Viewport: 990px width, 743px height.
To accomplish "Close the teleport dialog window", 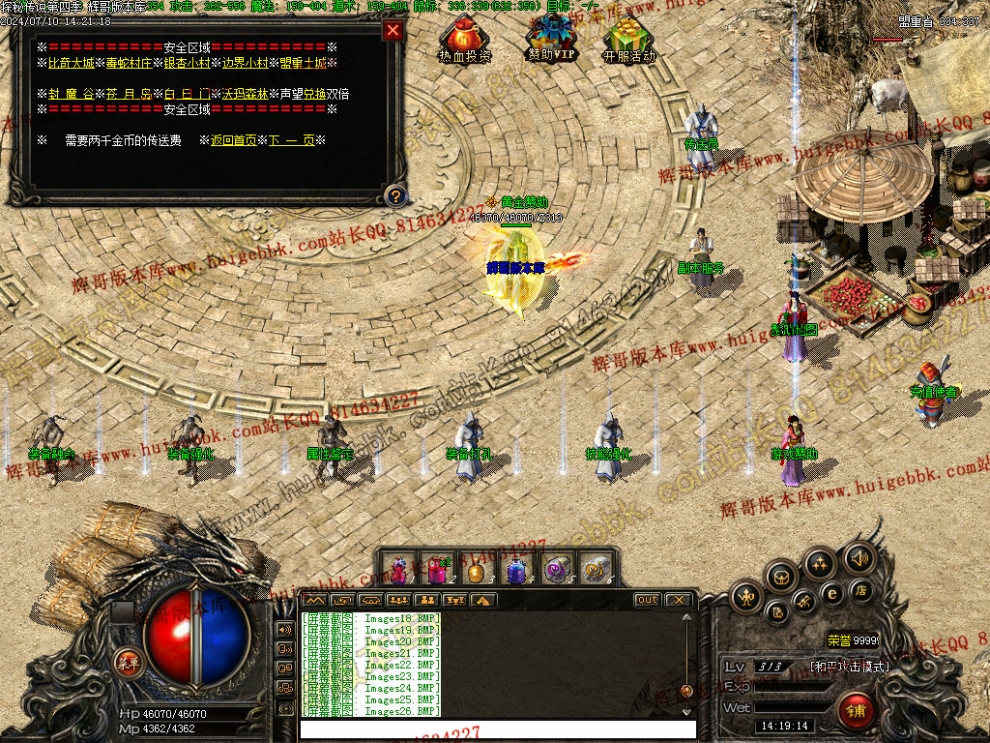I will pos(393,30).
